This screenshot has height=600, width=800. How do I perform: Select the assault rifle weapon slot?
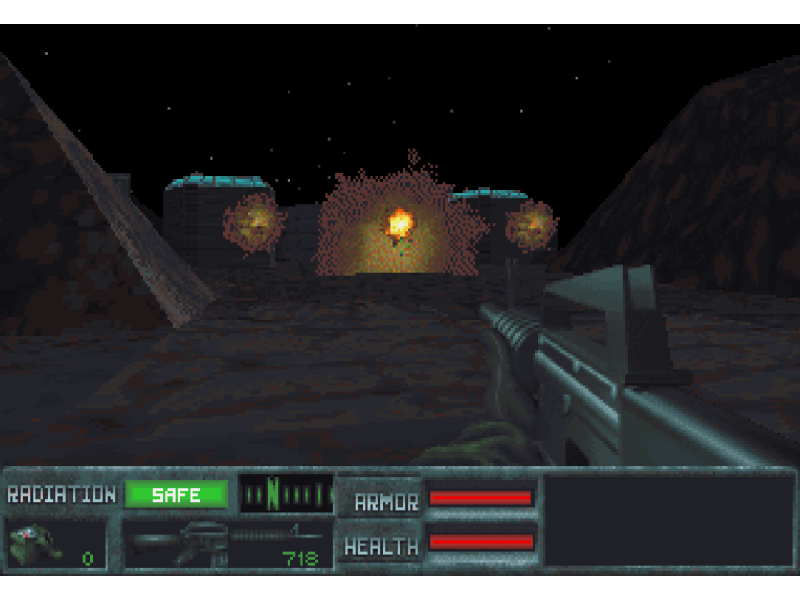click(227, 545)
